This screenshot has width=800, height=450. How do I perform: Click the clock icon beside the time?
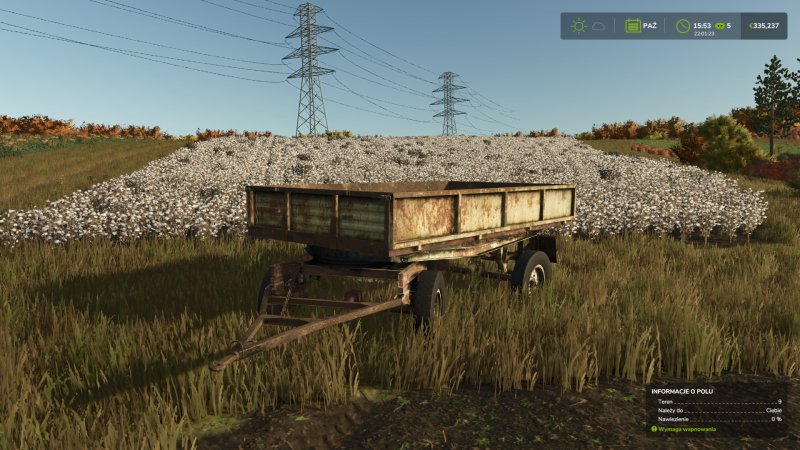pyautogui.click(x=683, y=26)
